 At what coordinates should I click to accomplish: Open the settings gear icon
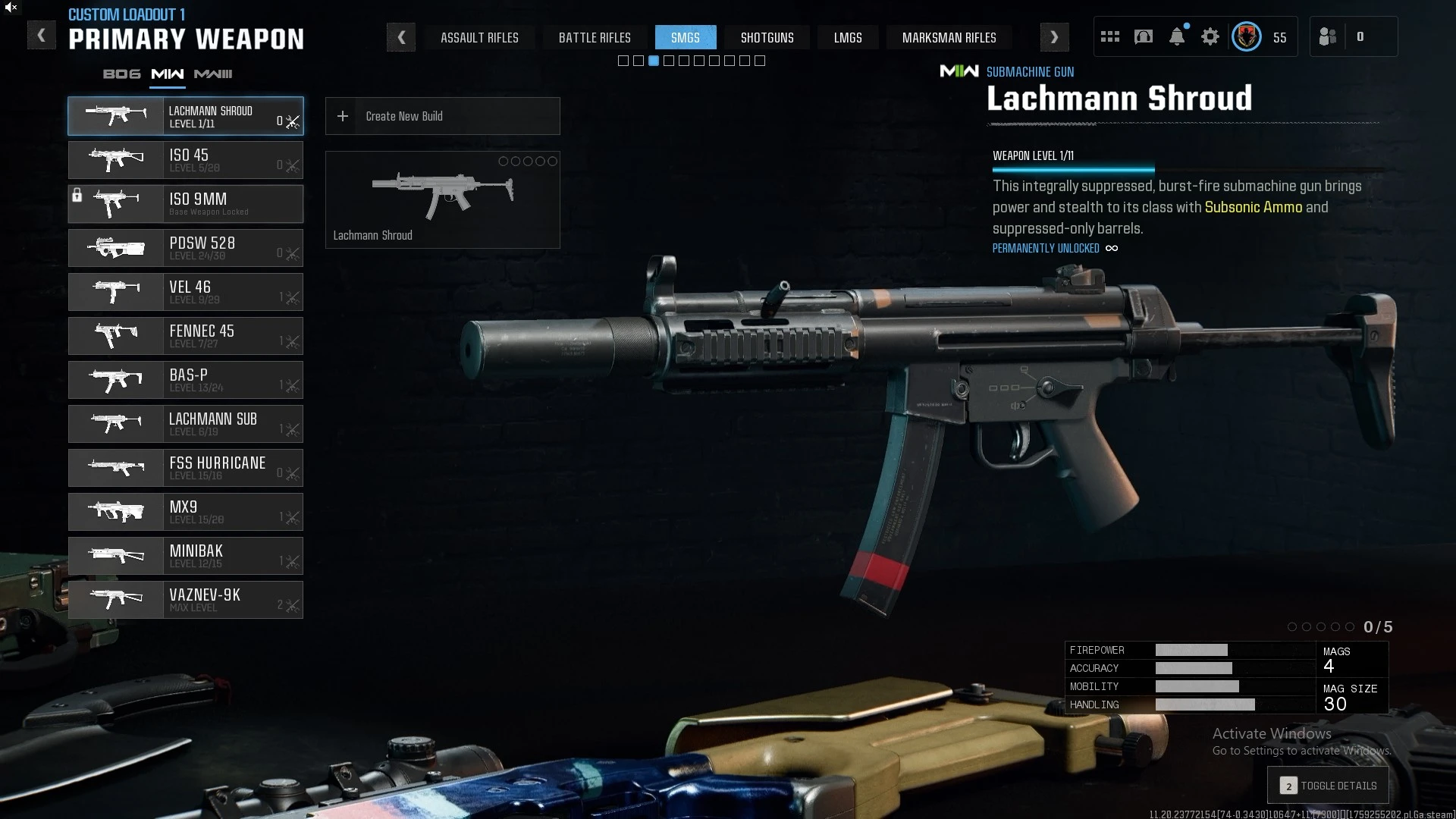click(x=1210, y=36)
